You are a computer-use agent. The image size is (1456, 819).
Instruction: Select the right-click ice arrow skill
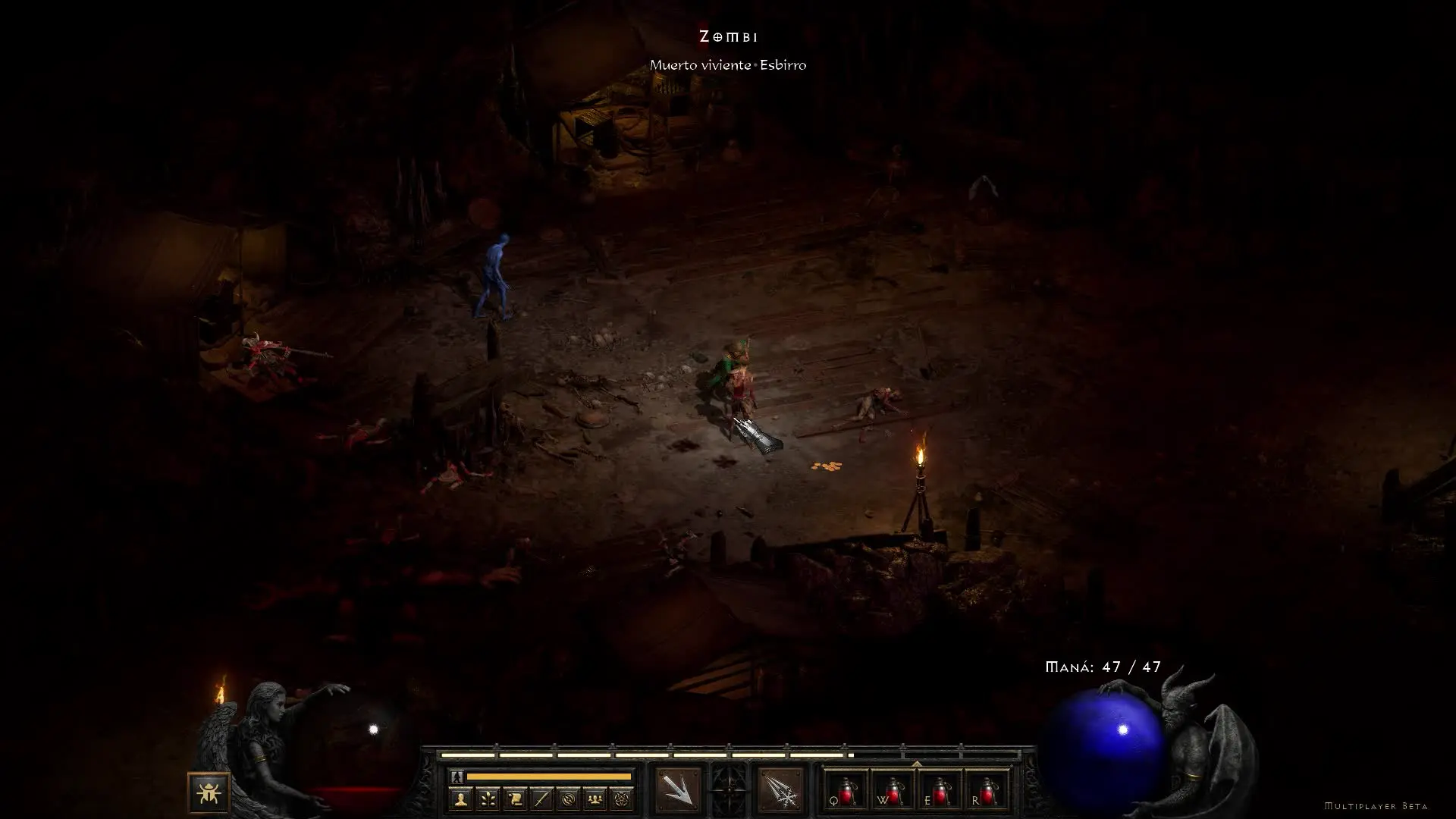pos(780,789)
